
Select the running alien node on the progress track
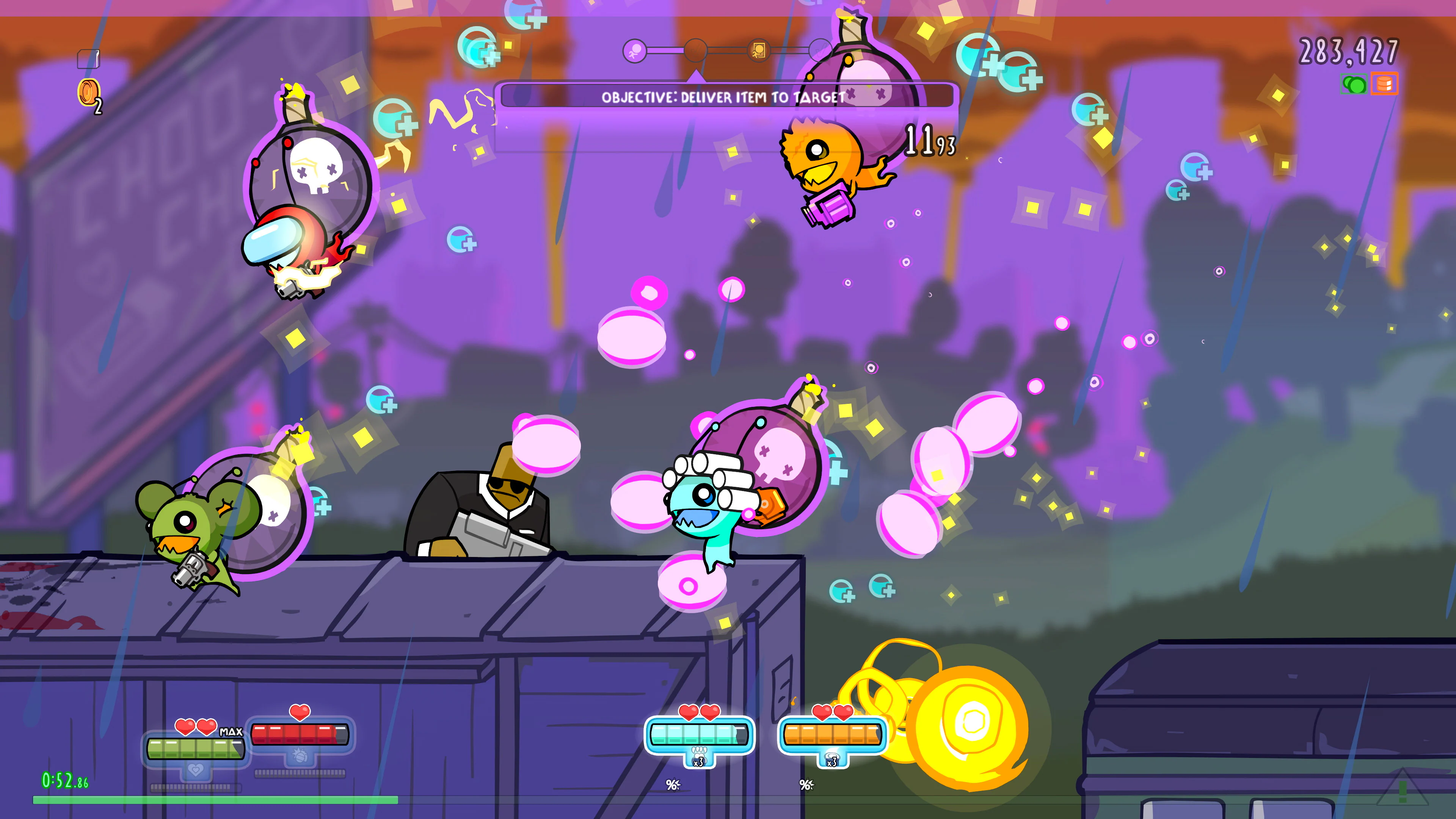pos(636,51)
